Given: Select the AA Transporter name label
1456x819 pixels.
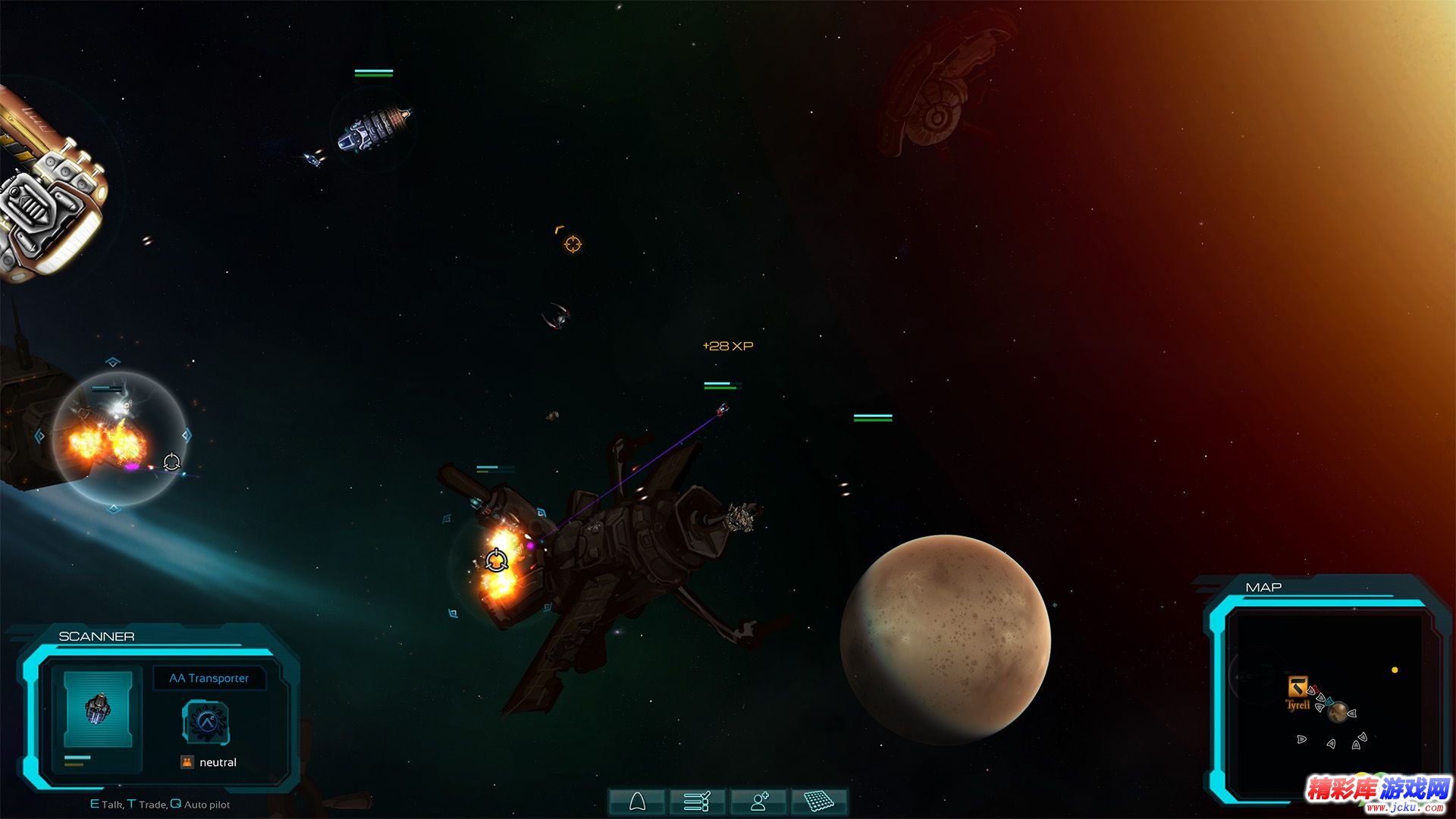Looking at the screenshot, I should click(x=209, y=678).
